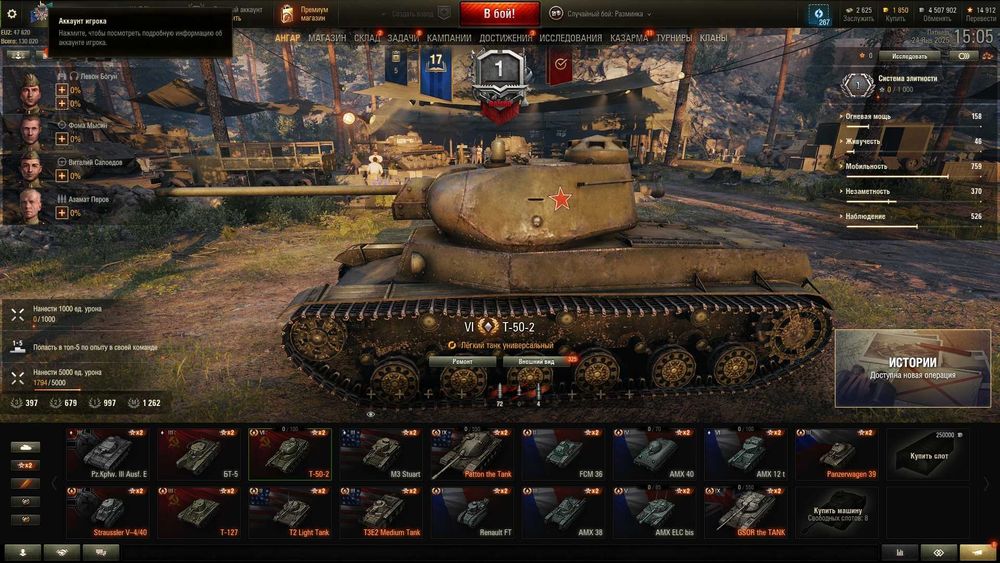Buy a new slot with Купить слот
Image resolution: width=1000 pixels, height=563 pixels.
click(x=929, y=453)
